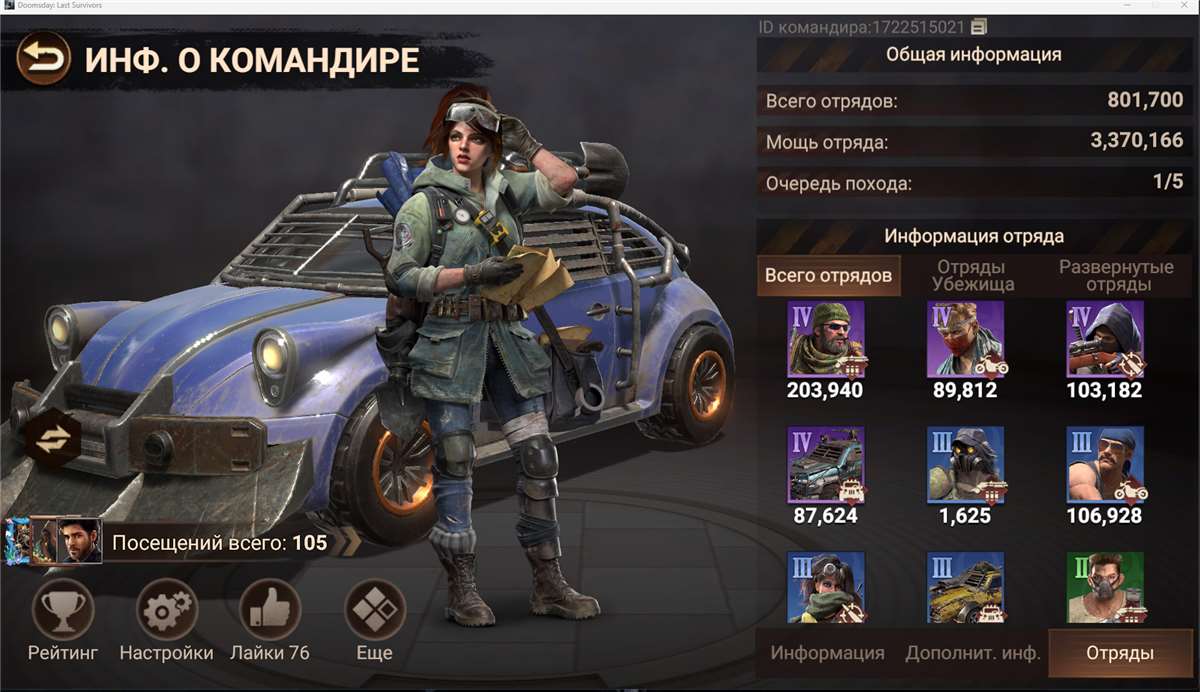Select the 203,940 bearded soldier unit

(826, 339)
